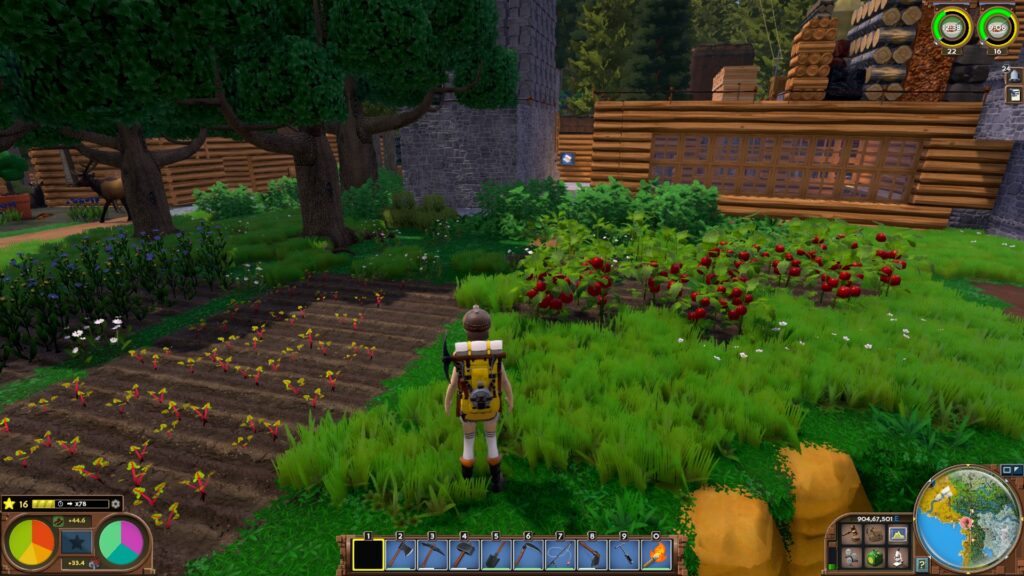Click the blue star skill button
Image resolution: width=1024 pixels, height=576 pixels.
76,542
